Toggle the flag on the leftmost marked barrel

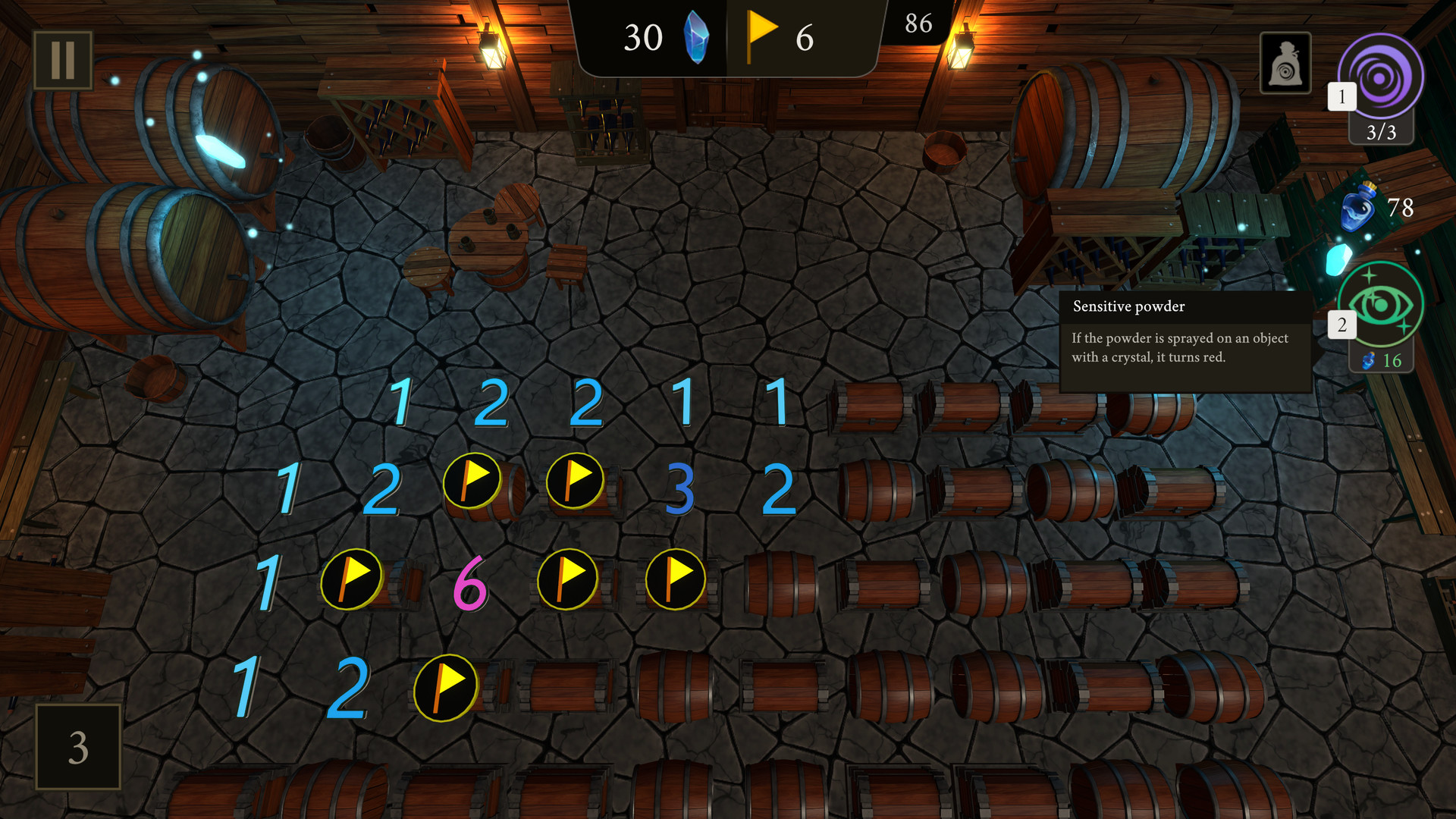350,579
